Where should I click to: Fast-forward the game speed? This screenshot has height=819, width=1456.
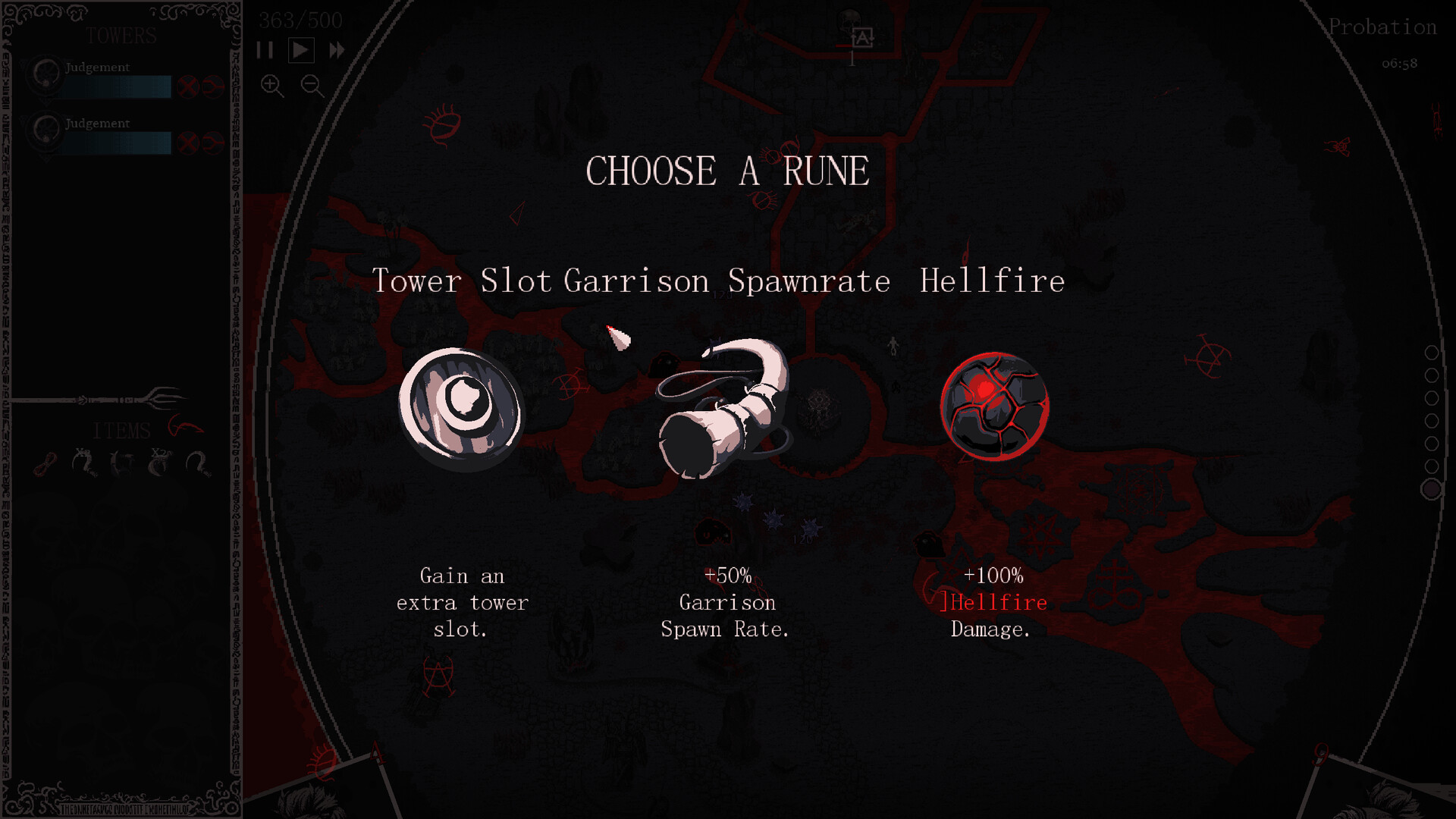pyautogui.click(x=335, y=50)
